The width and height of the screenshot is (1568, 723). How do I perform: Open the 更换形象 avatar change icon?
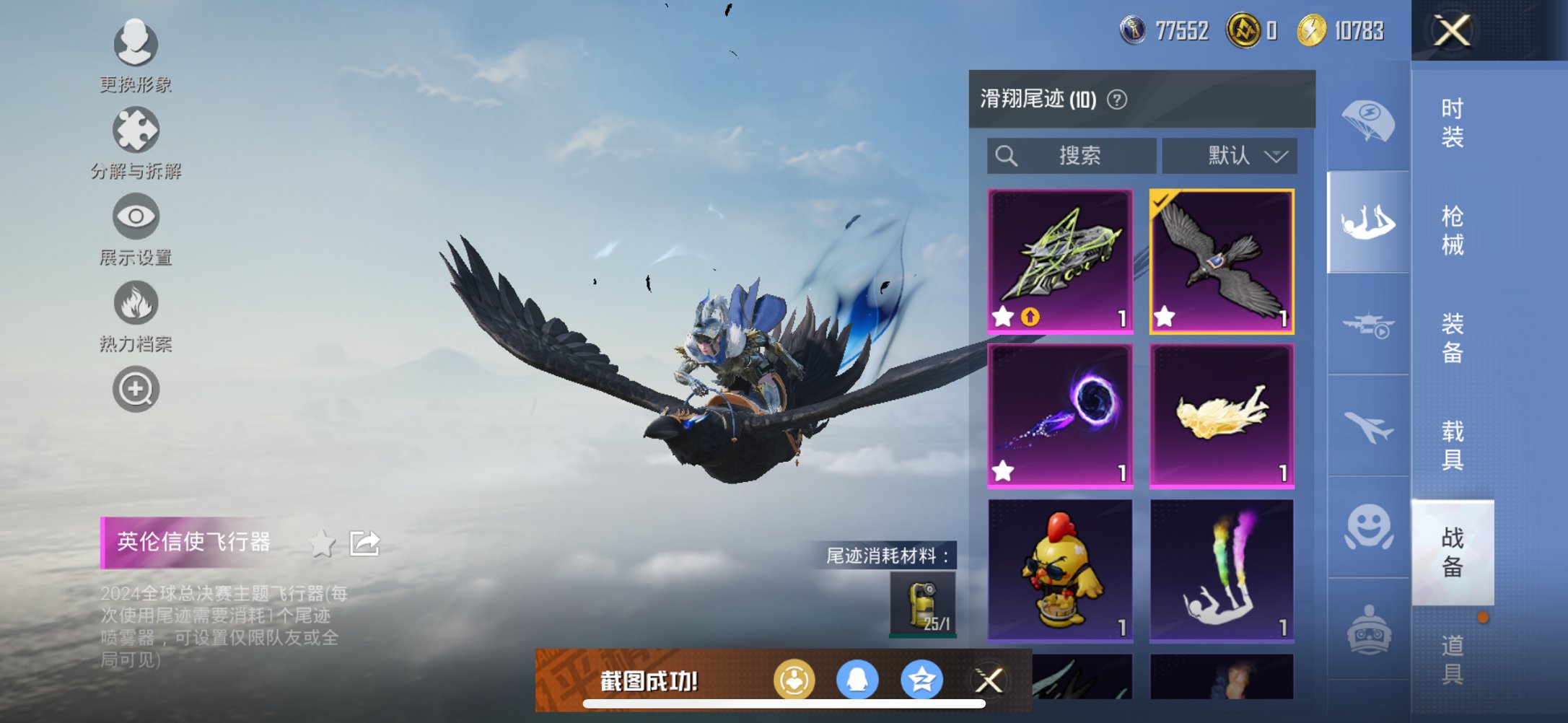click(135, 45)
